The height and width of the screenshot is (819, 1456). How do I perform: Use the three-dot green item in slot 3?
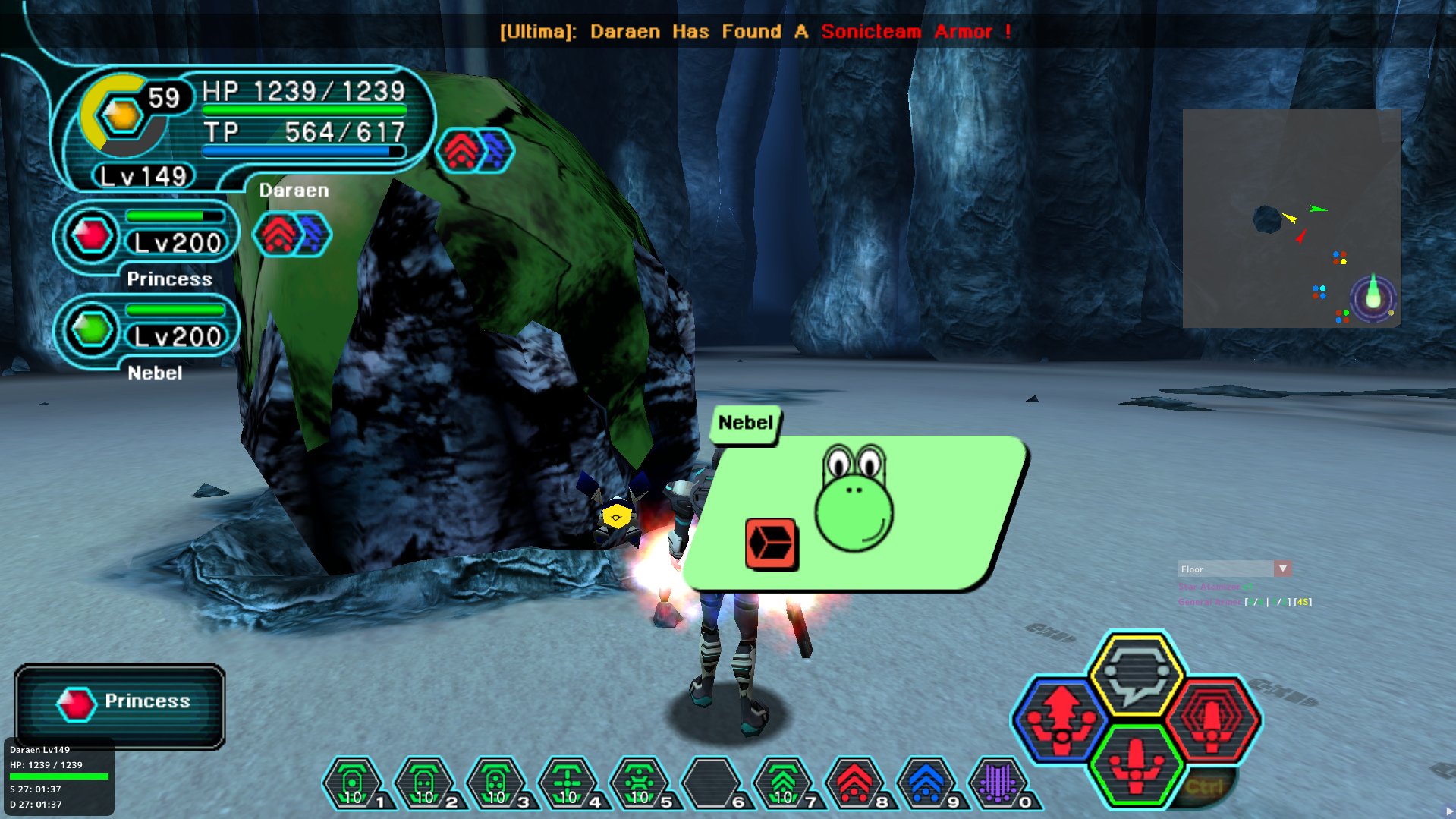495,783
